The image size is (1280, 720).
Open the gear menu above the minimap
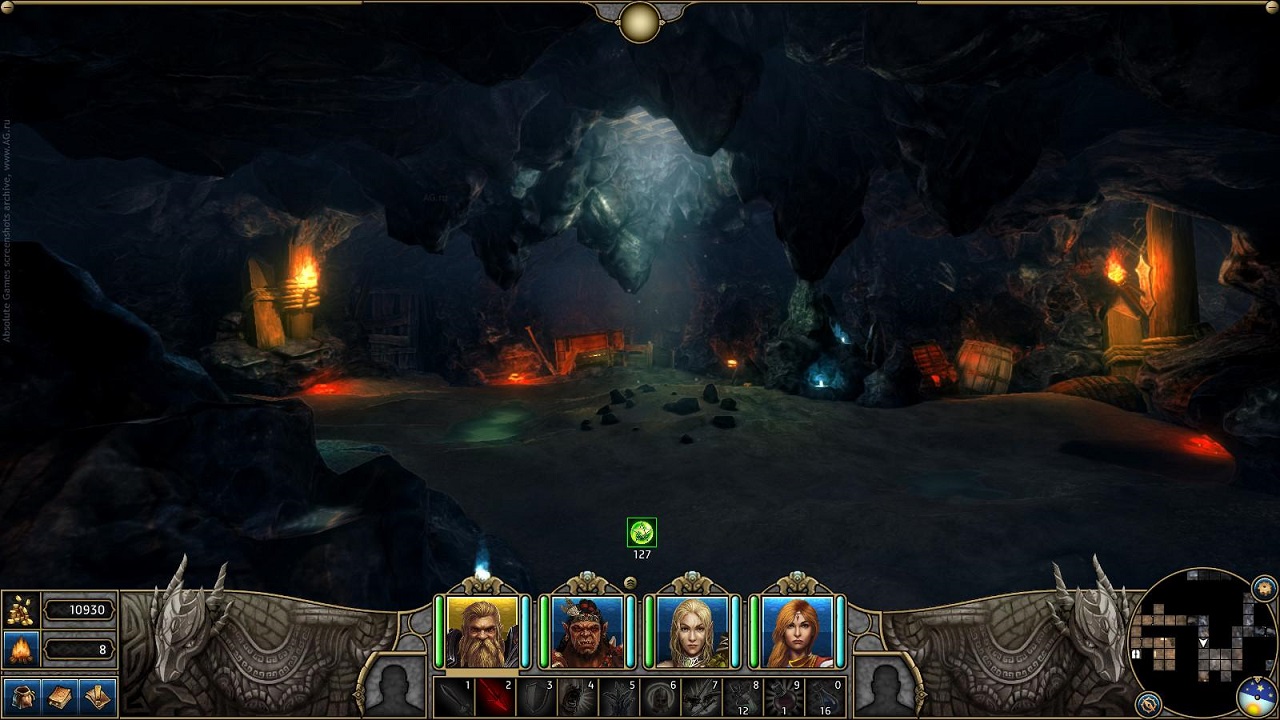coord(1263,587)
